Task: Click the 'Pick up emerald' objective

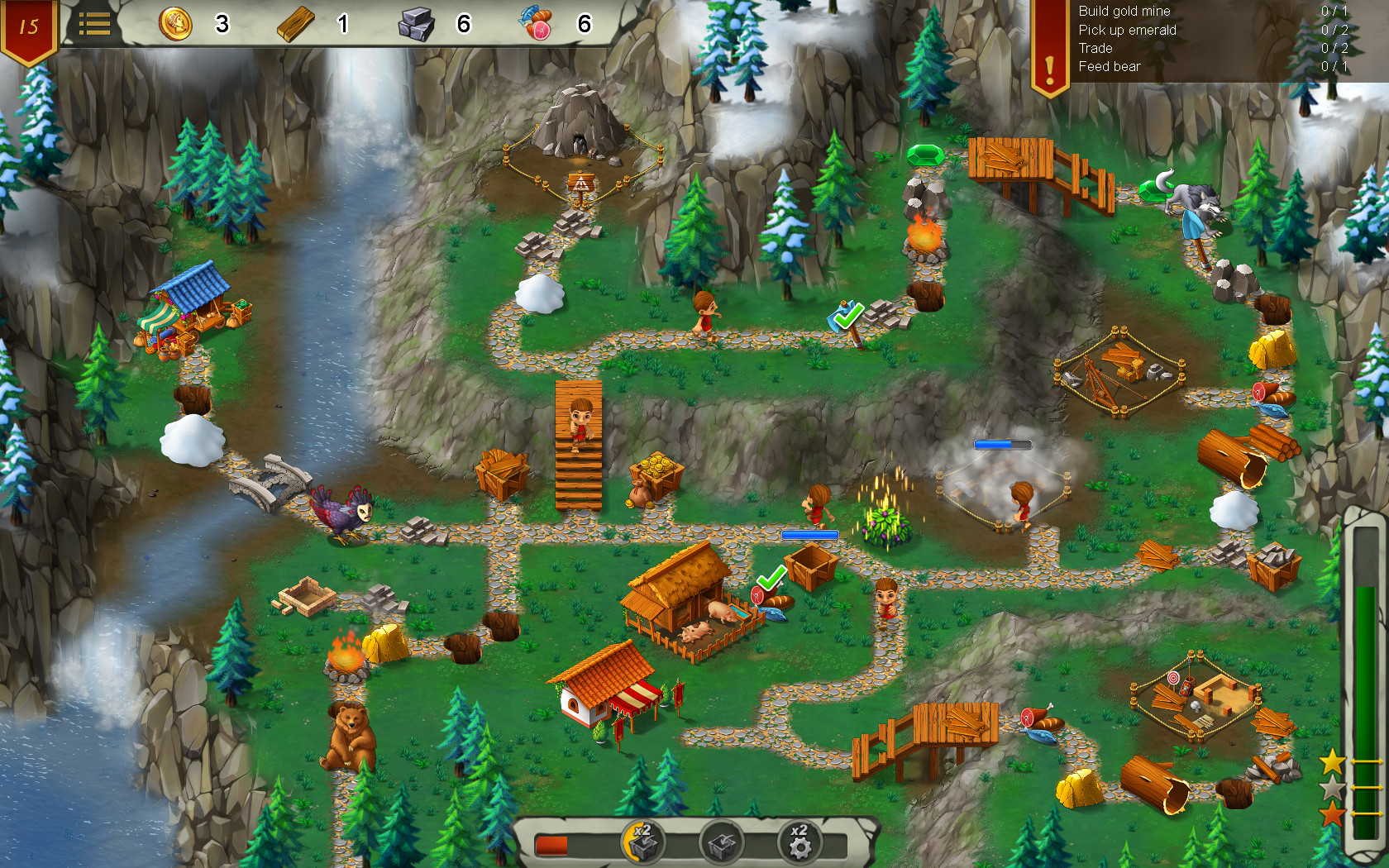Action: (x=1126, y=30)
